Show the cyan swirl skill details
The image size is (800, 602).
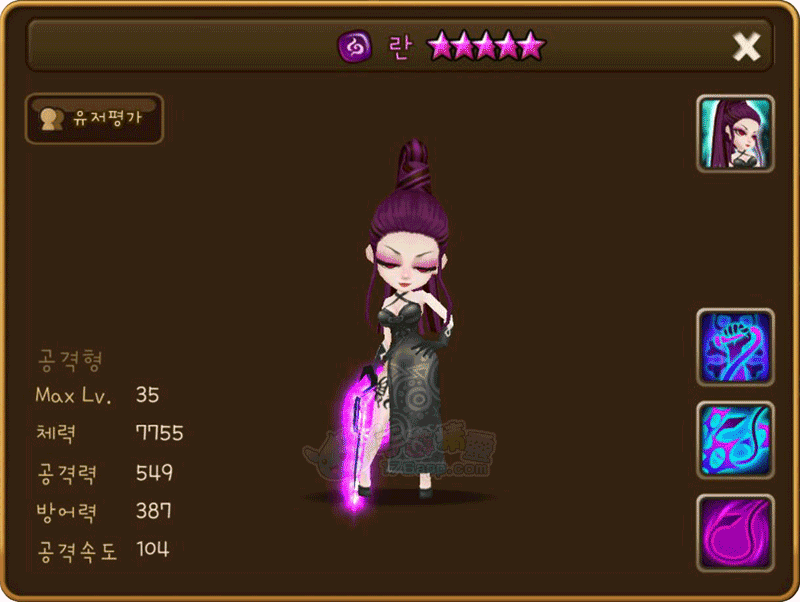point(735,440)
